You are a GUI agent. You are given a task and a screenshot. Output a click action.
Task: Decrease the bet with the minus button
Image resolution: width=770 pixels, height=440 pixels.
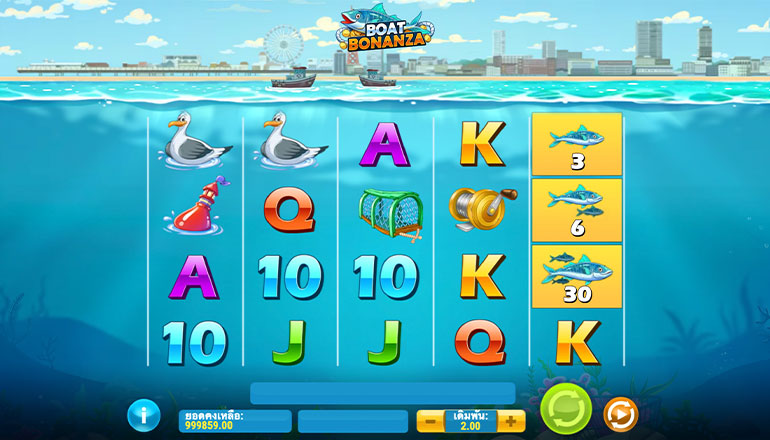pos(431,421)
